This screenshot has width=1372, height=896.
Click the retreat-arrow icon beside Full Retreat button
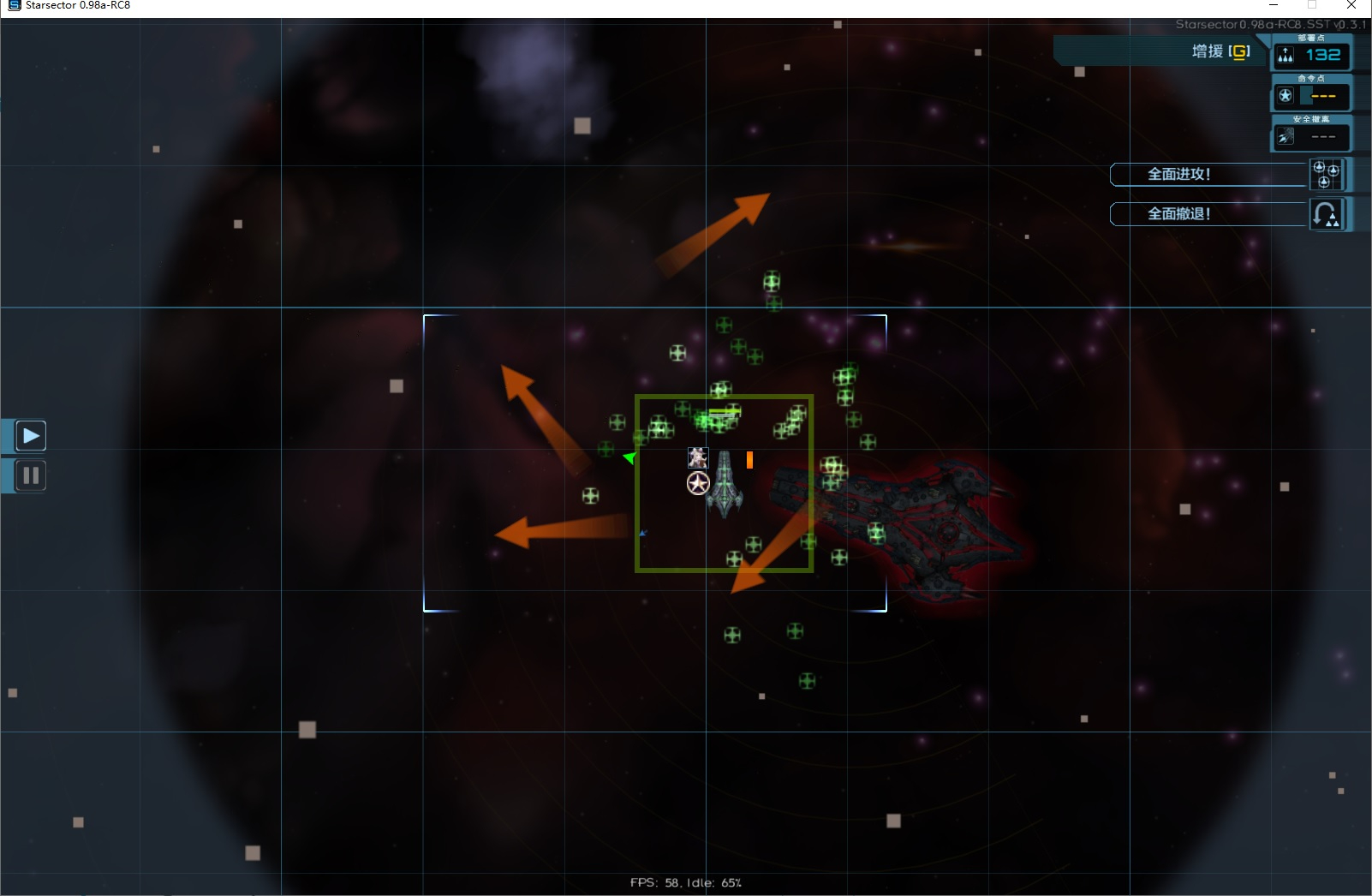tap(1327, 213)
